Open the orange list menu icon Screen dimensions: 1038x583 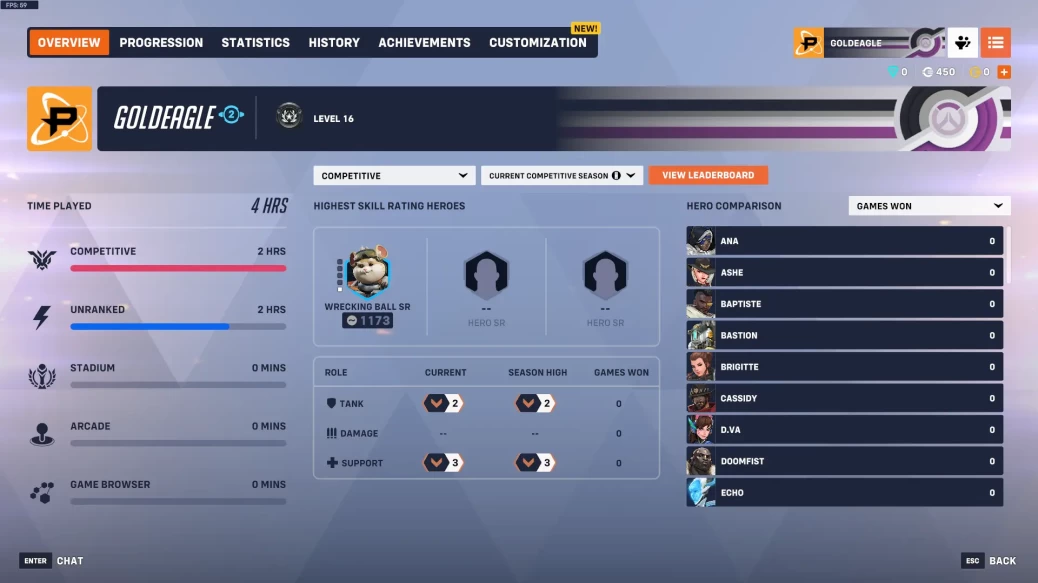(x=995, y=43)
